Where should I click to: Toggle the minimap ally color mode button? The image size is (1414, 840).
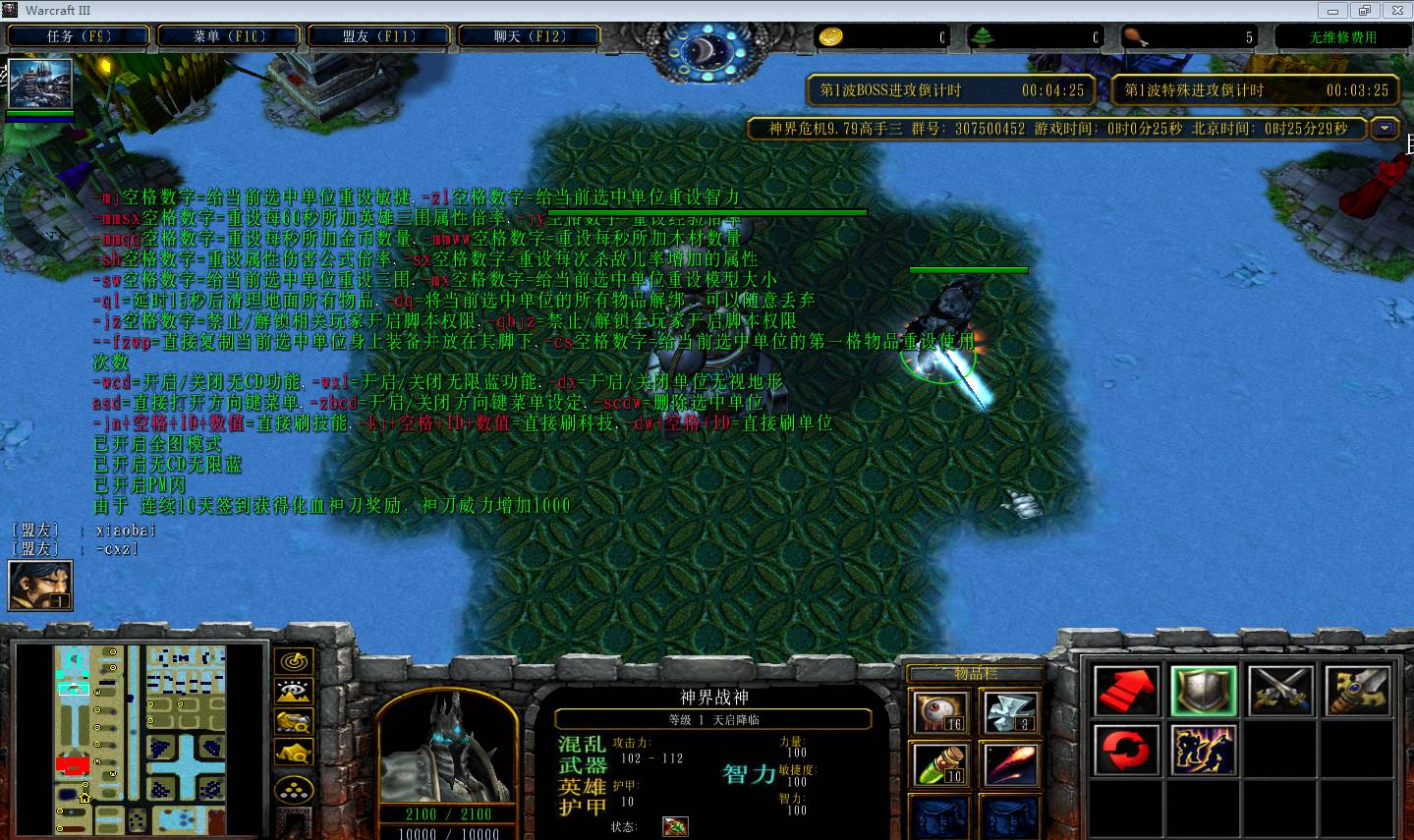pyautogui.click(x=294, y=722)
